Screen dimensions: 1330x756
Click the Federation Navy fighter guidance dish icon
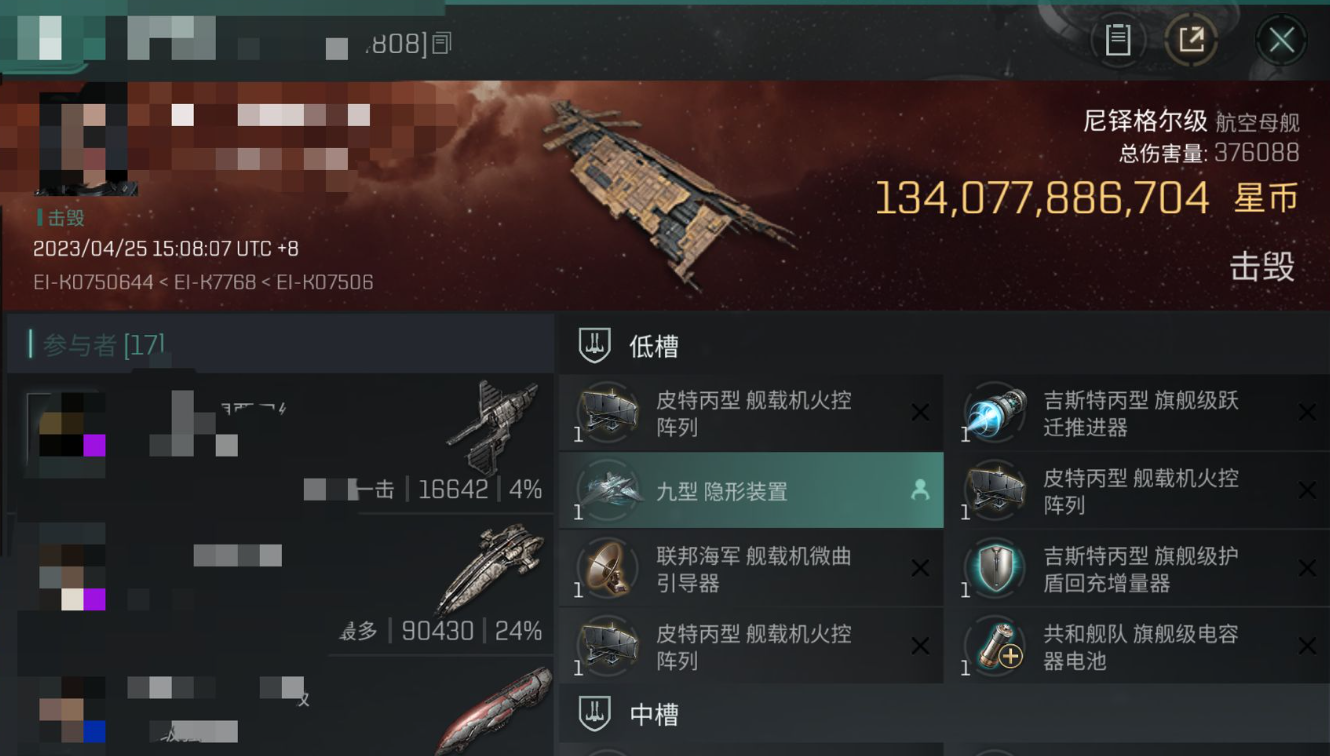pos(607,568)
